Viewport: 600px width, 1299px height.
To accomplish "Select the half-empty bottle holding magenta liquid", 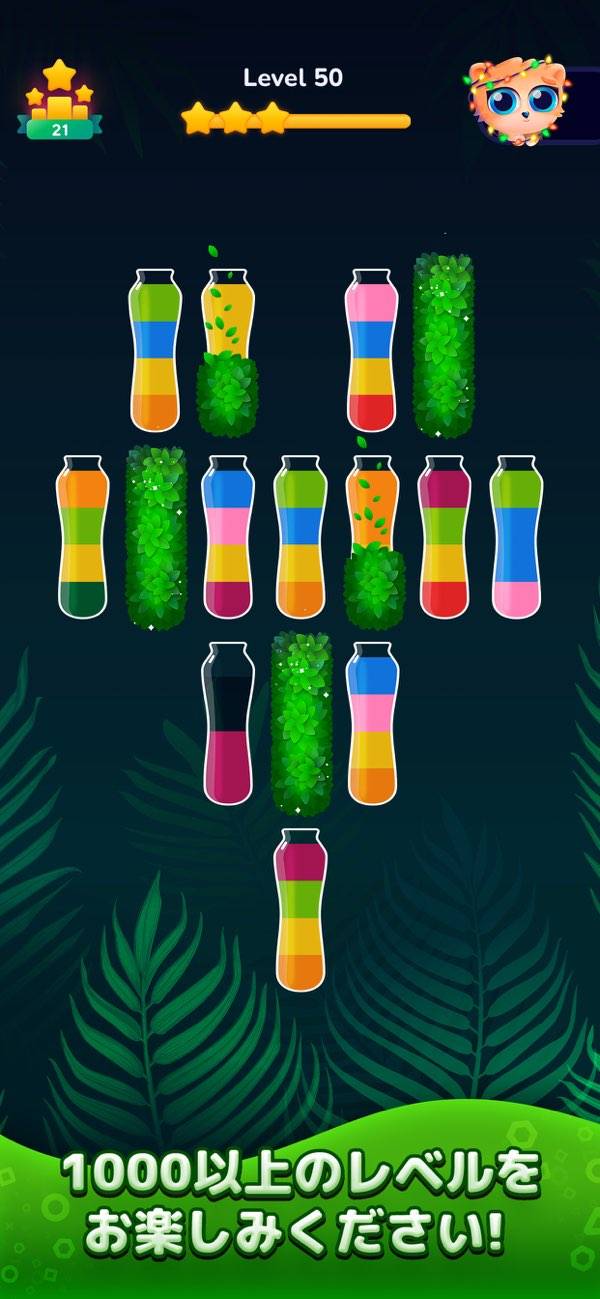I will (x=228, y=723).
